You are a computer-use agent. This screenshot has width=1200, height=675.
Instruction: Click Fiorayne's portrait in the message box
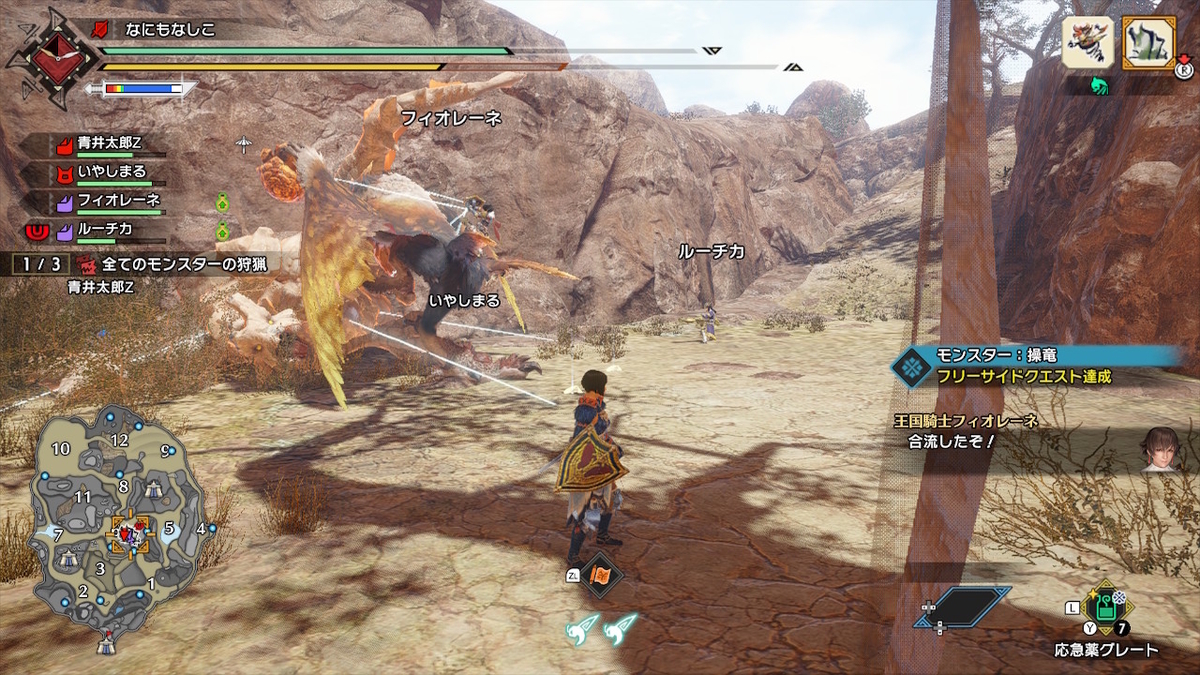(x=1161, y=447)
